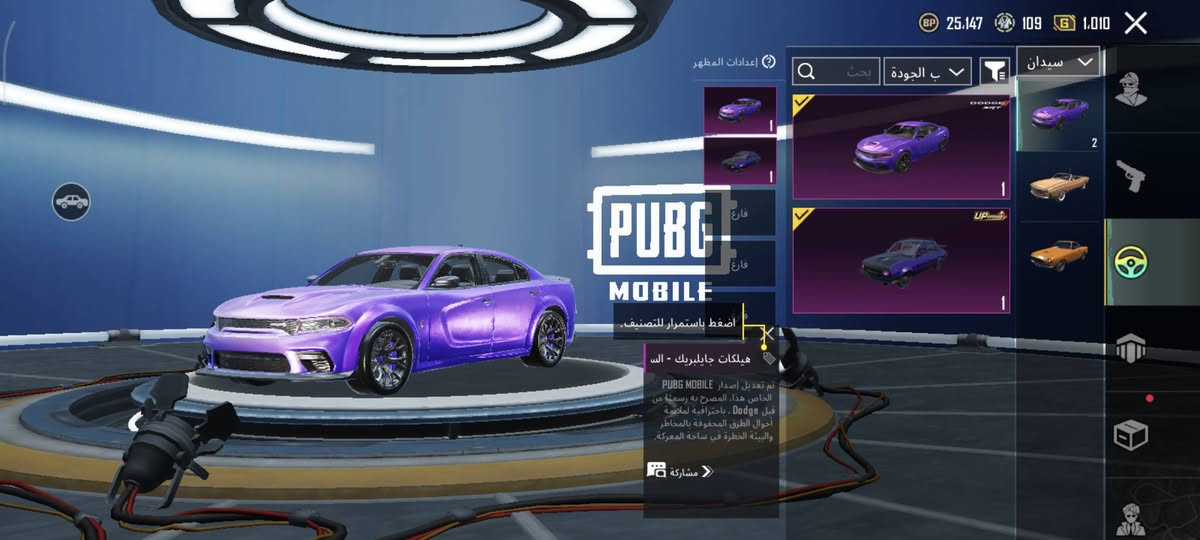
Task: Switch to the box crate category tab
Action: (1131, 435)
